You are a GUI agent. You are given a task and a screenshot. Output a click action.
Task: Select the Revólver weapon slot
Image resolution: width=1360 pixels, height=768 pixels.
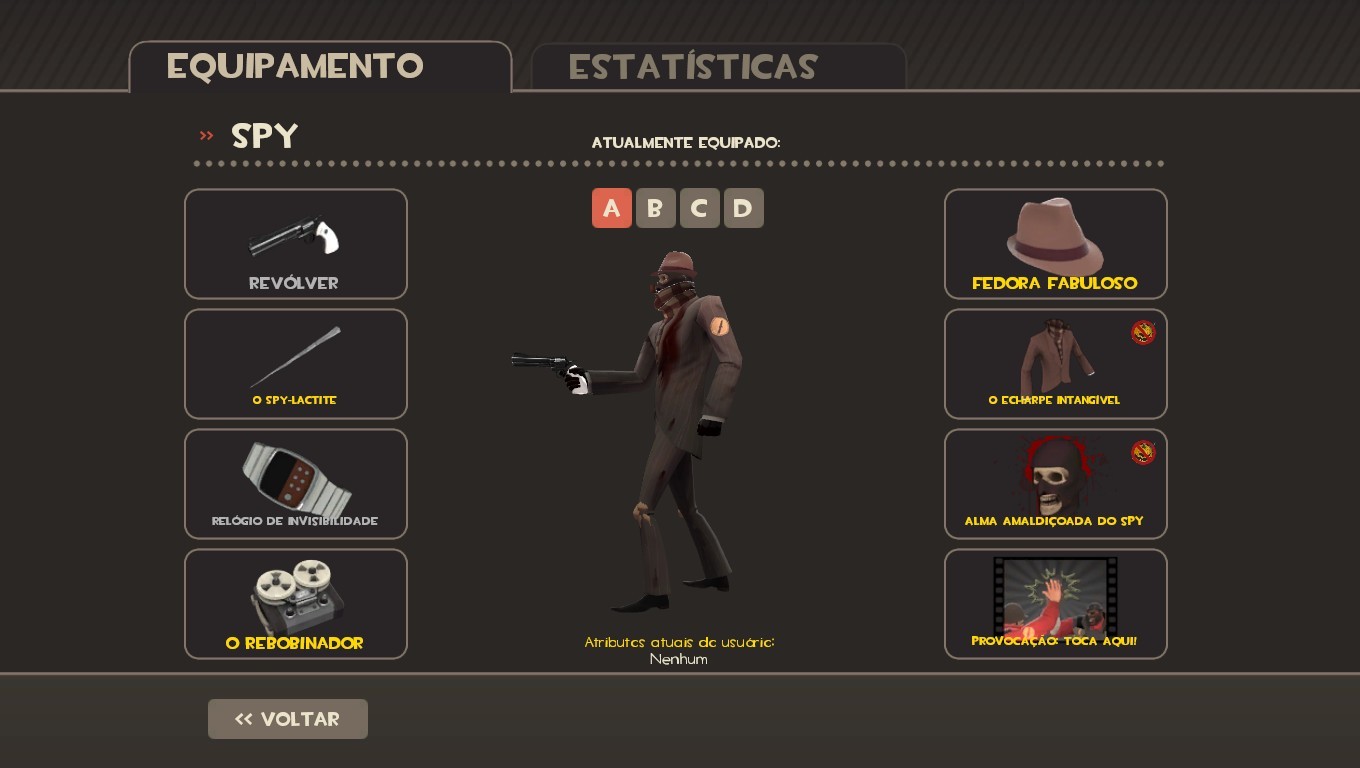point(295,243)
